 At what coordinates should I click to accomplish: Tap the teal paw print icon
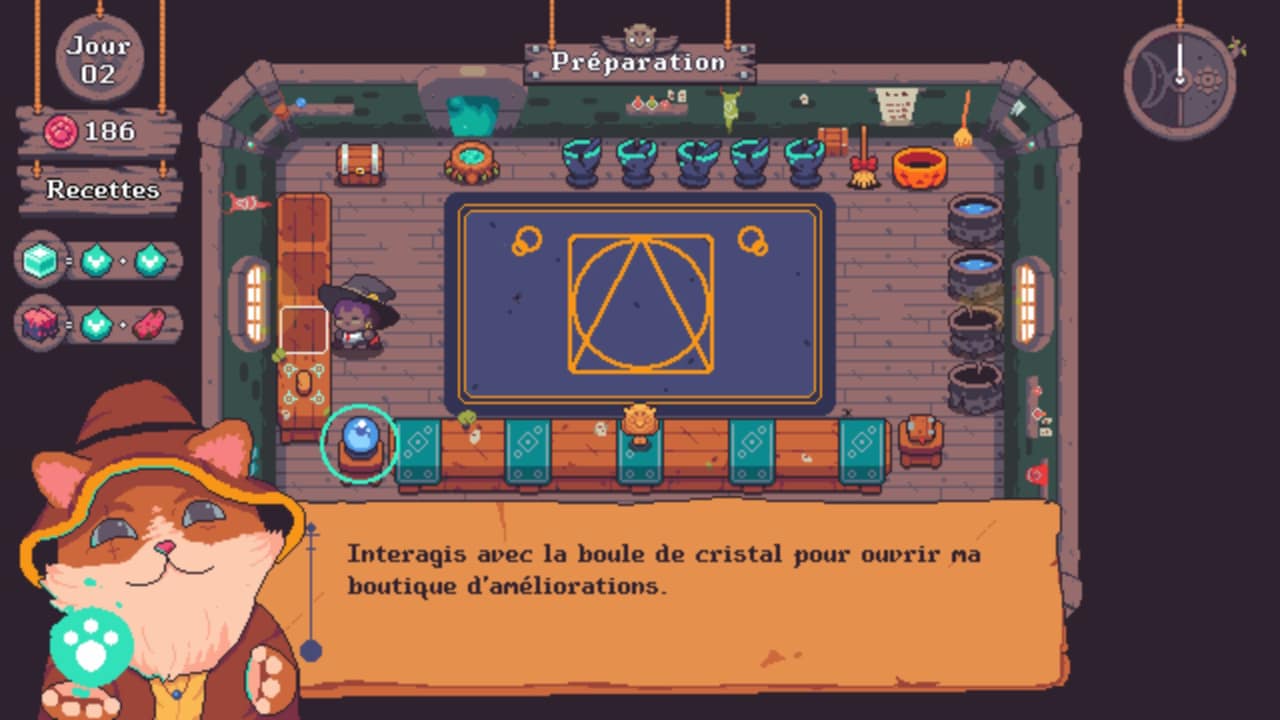click(x=91, y=648)
